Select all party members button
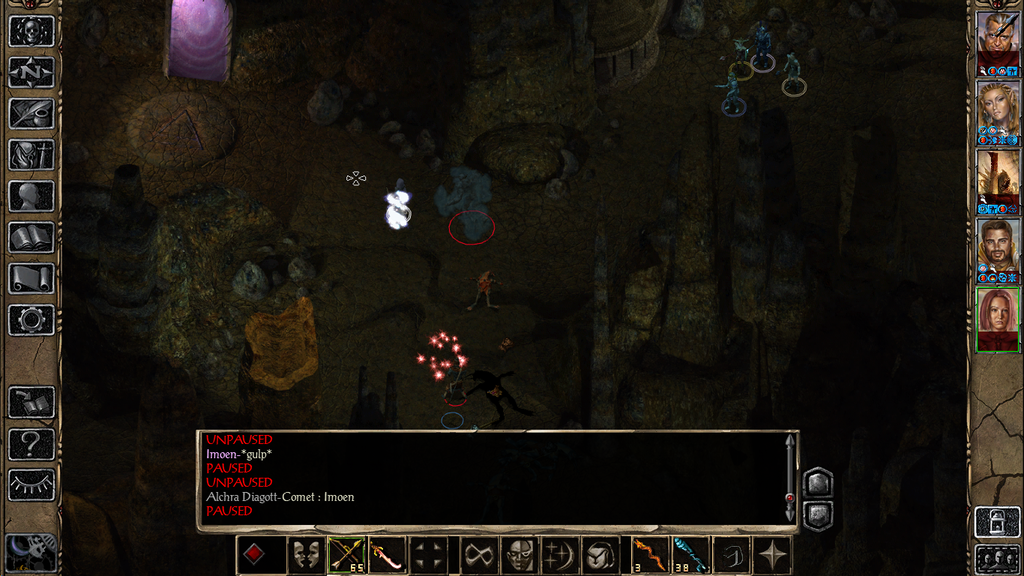Image resolution: width=1024 pixels, height=576 pixels. pyautogui.click(x=997, y=558)
